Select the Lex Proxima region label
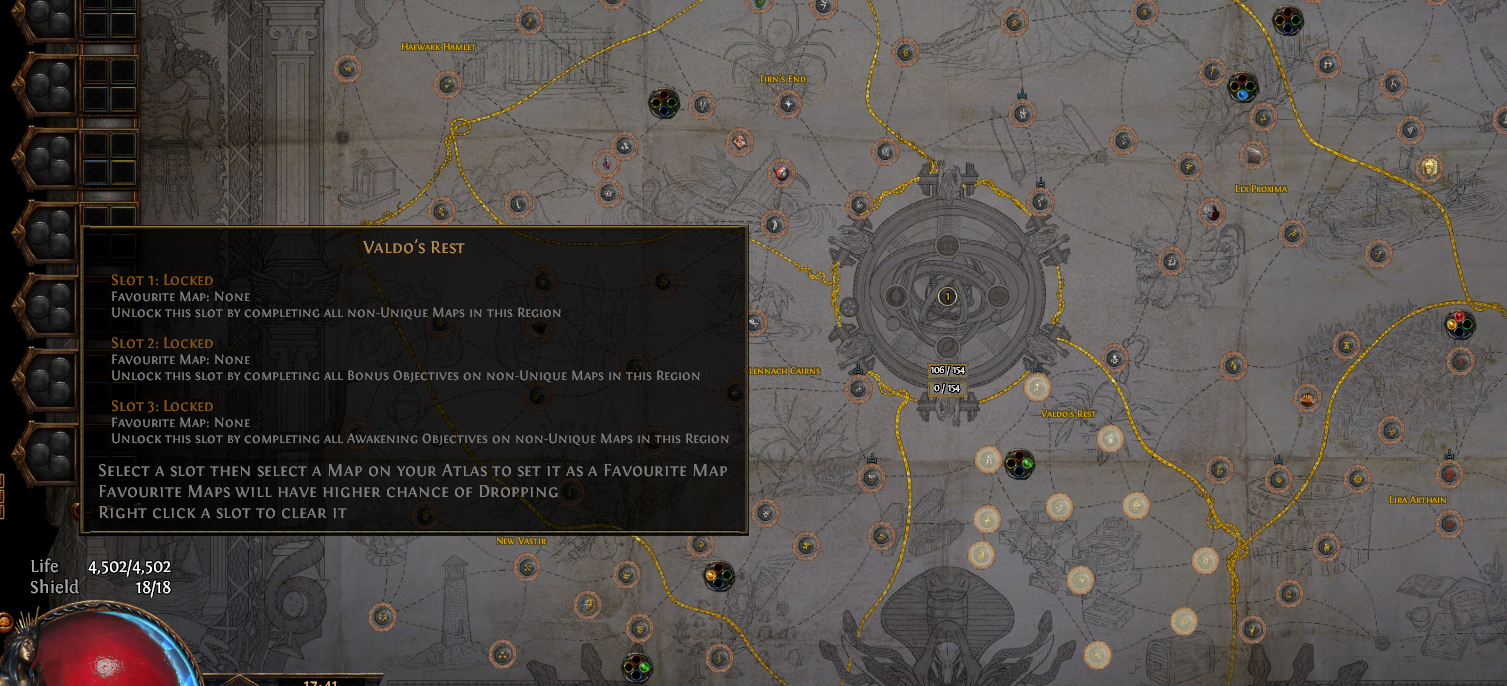This screenshot has height=686, width=1507. coord(1261,188)
